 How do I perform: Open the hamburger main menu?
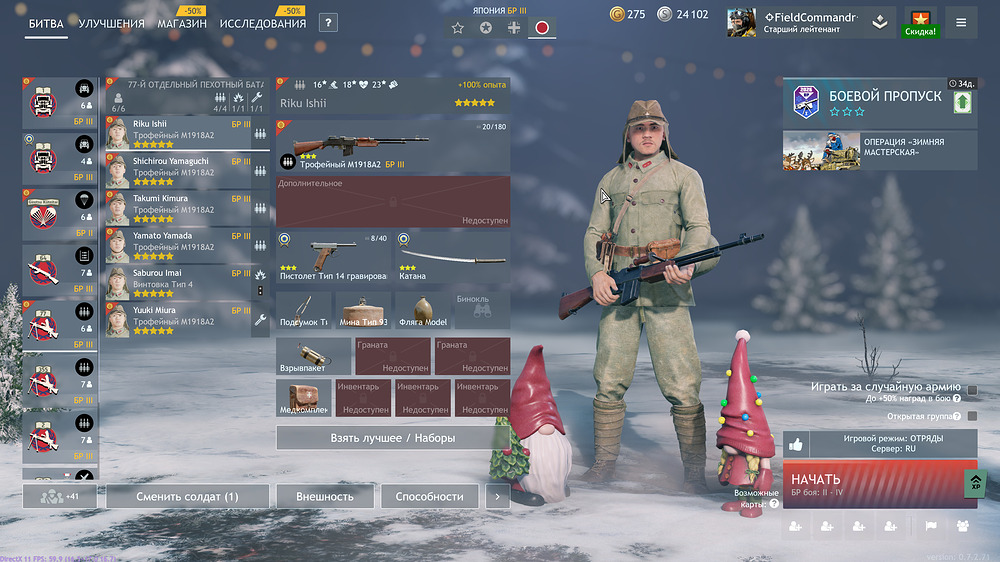(x=961, y=22)
